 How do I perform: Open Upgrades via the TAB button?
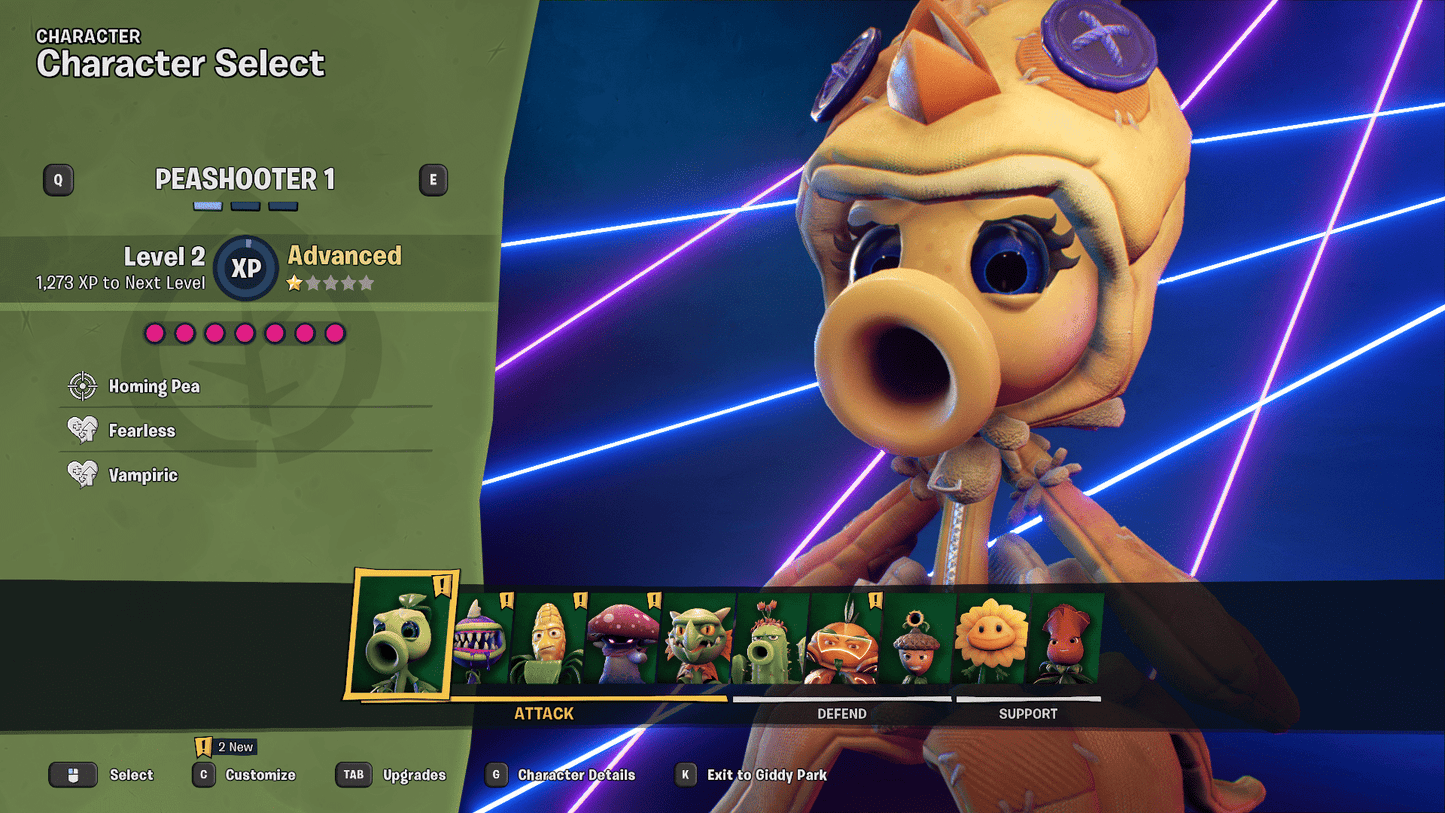[353, 774]
